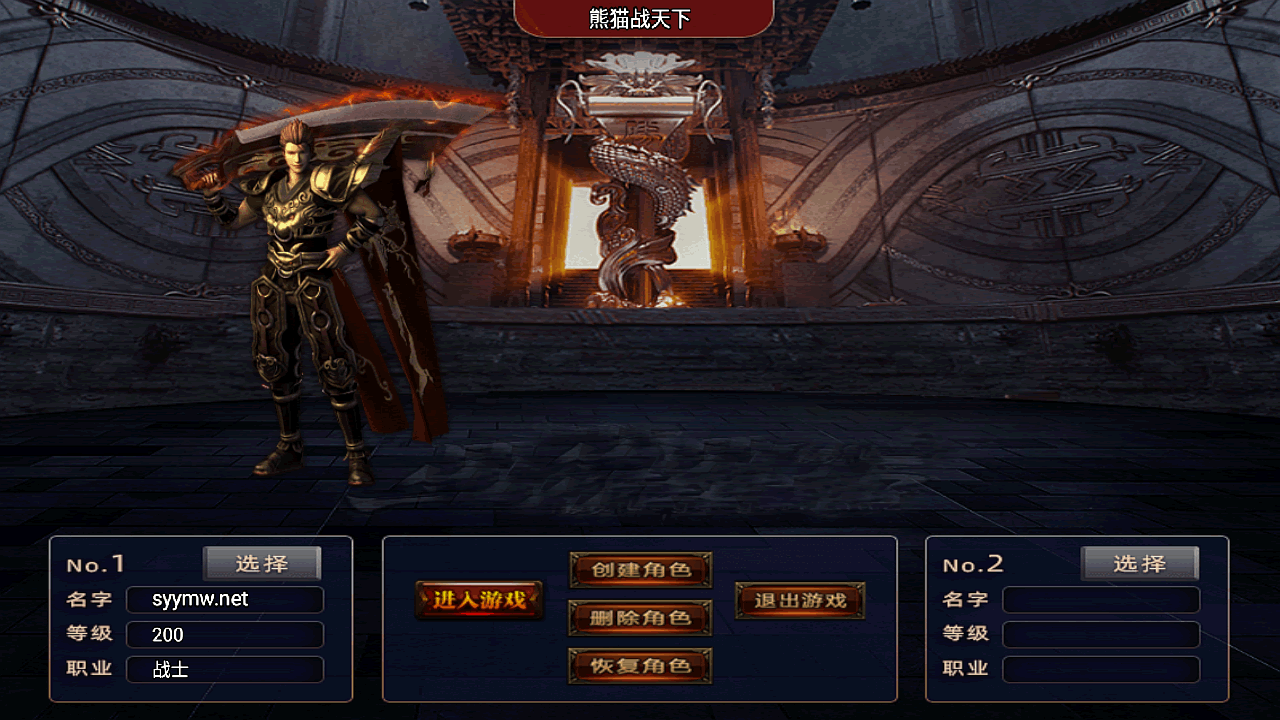Select the No.1 character slot with 选择
Screen dimensions: 1280x720
(x=262, y=564)
